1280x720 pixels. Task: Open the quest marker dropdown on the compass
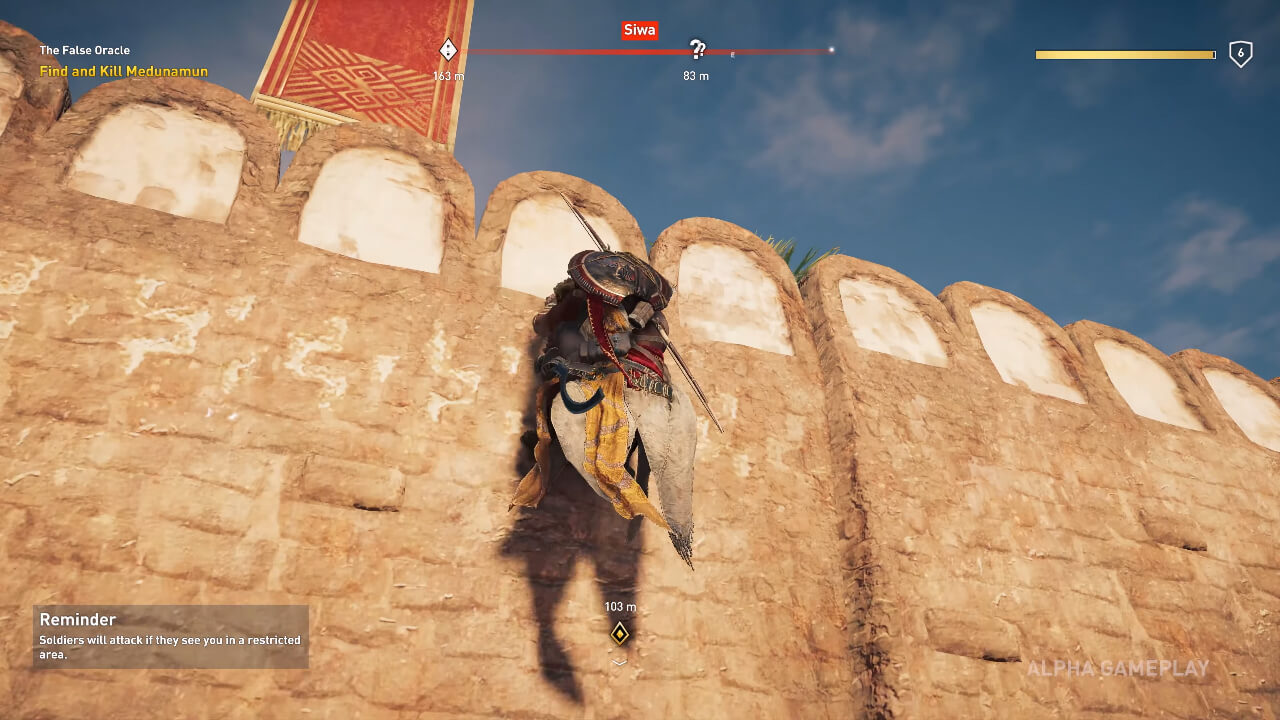[x=447, y=47]
